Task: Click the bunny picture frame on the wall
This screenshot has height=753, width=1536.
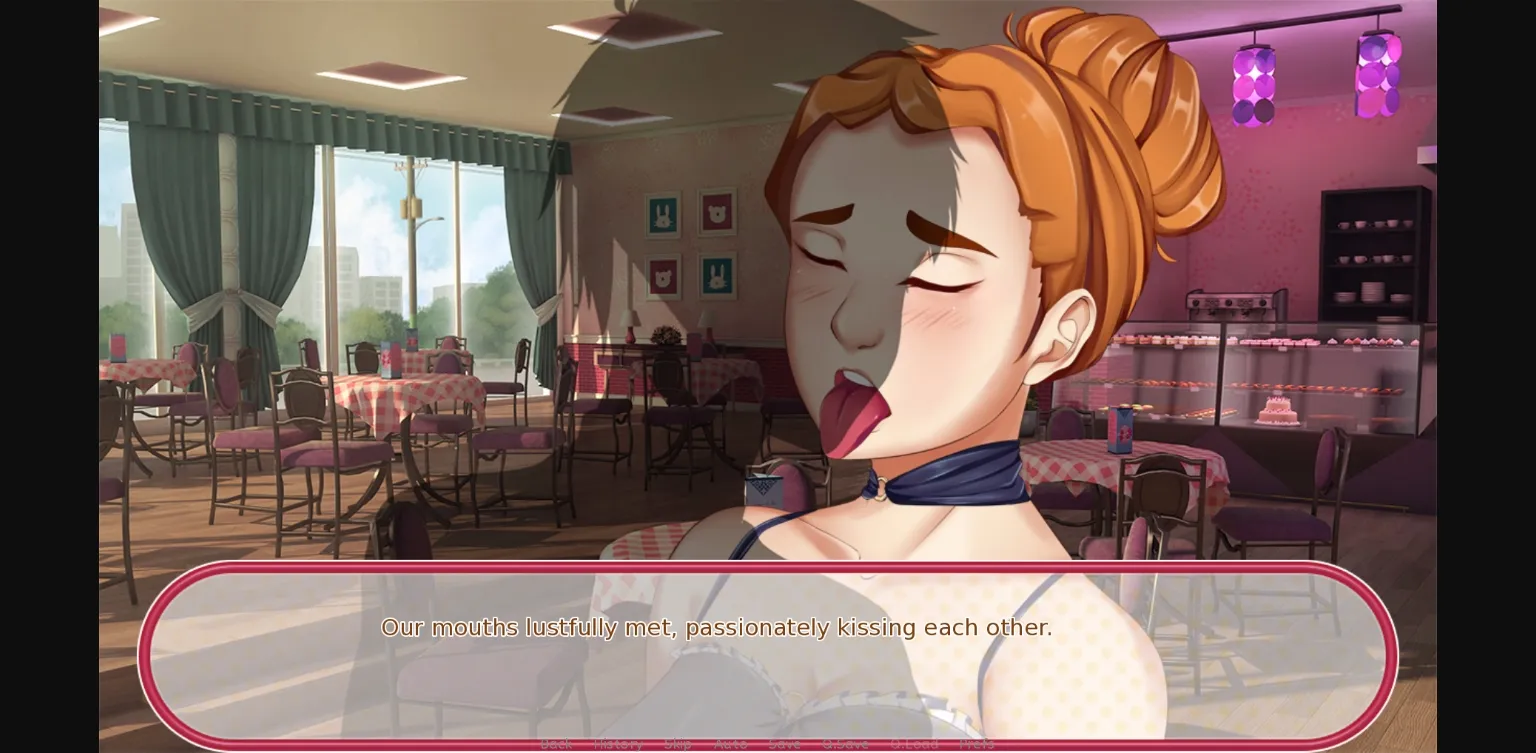Action: point(660,215)
